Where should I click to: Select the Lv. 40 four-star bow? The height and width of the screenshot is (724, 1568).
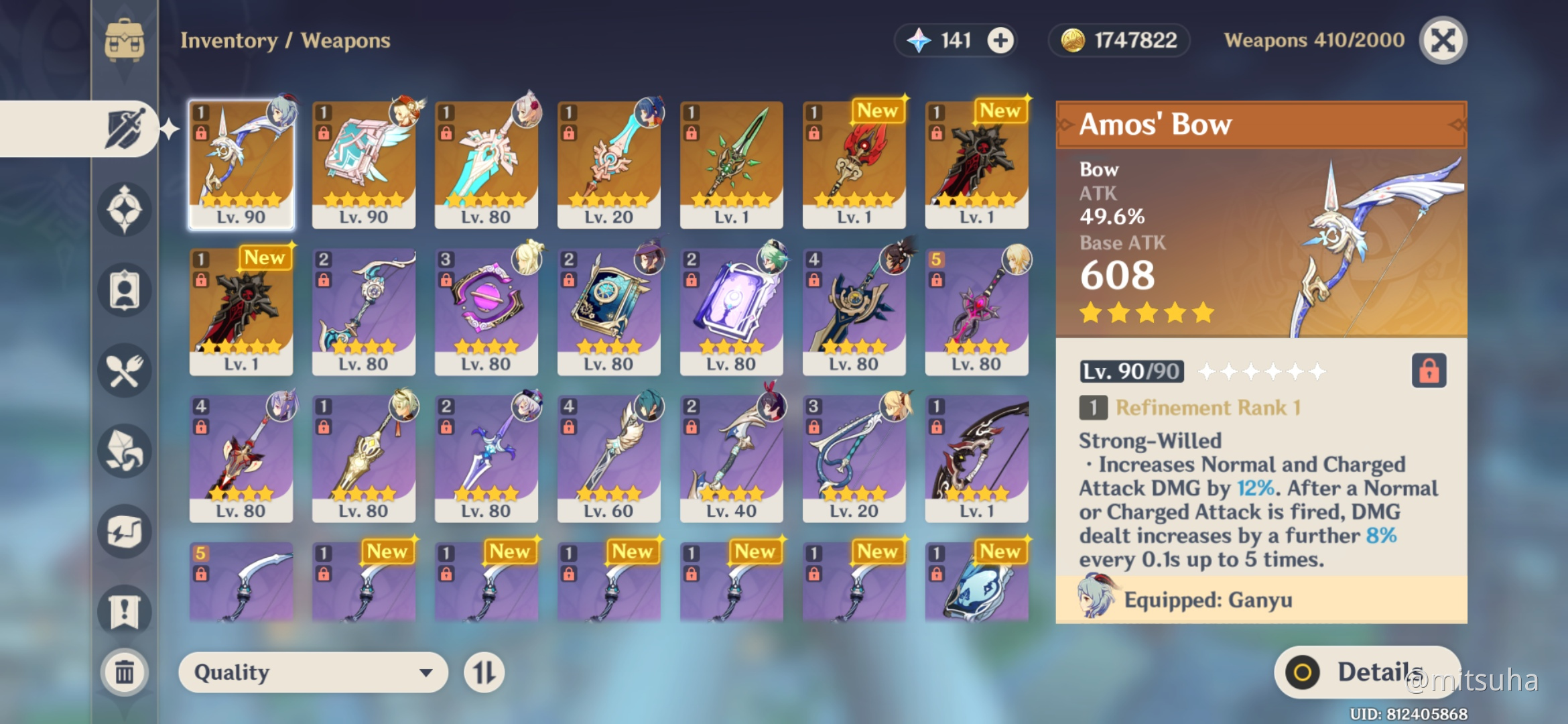(x=731, y=459)
